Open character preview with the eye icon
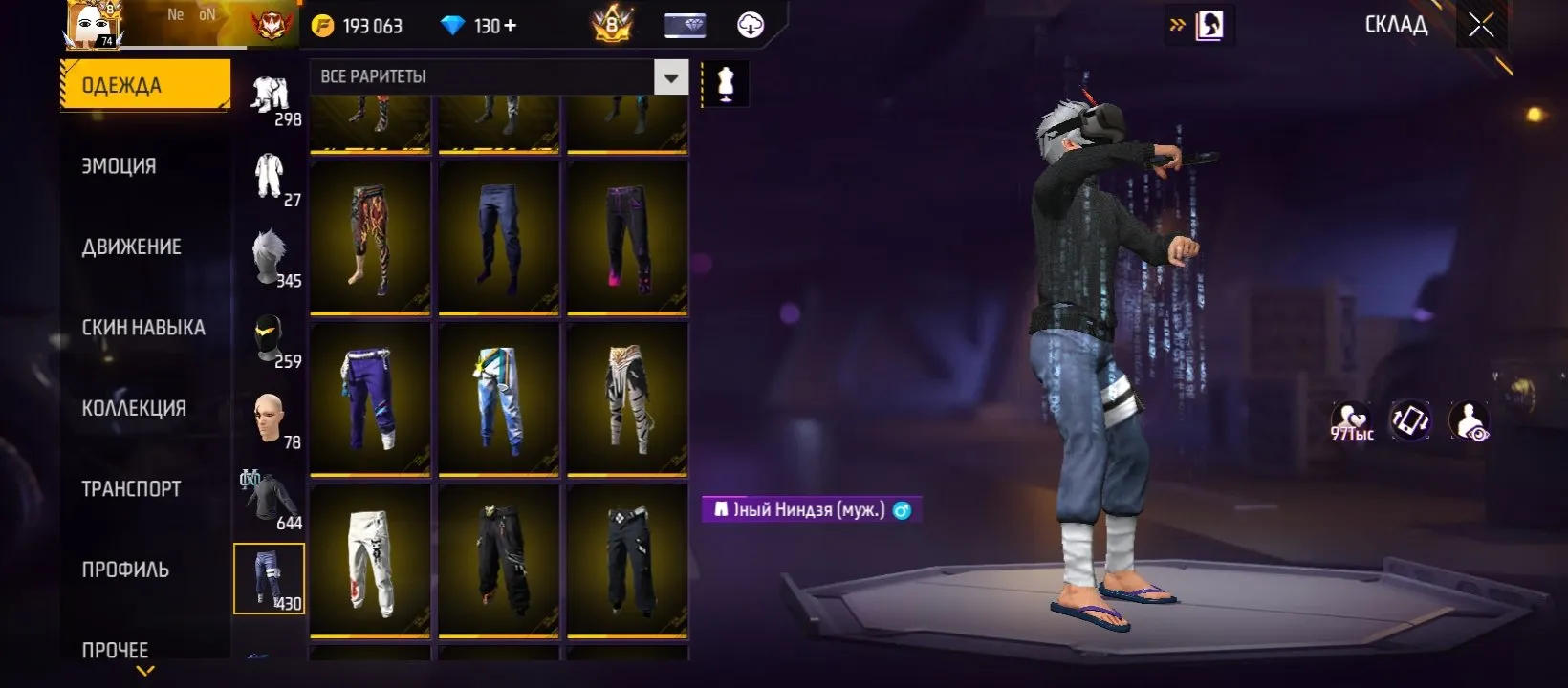The image size is (1568, 688). pyautogui.click(x=1470, y=420)
